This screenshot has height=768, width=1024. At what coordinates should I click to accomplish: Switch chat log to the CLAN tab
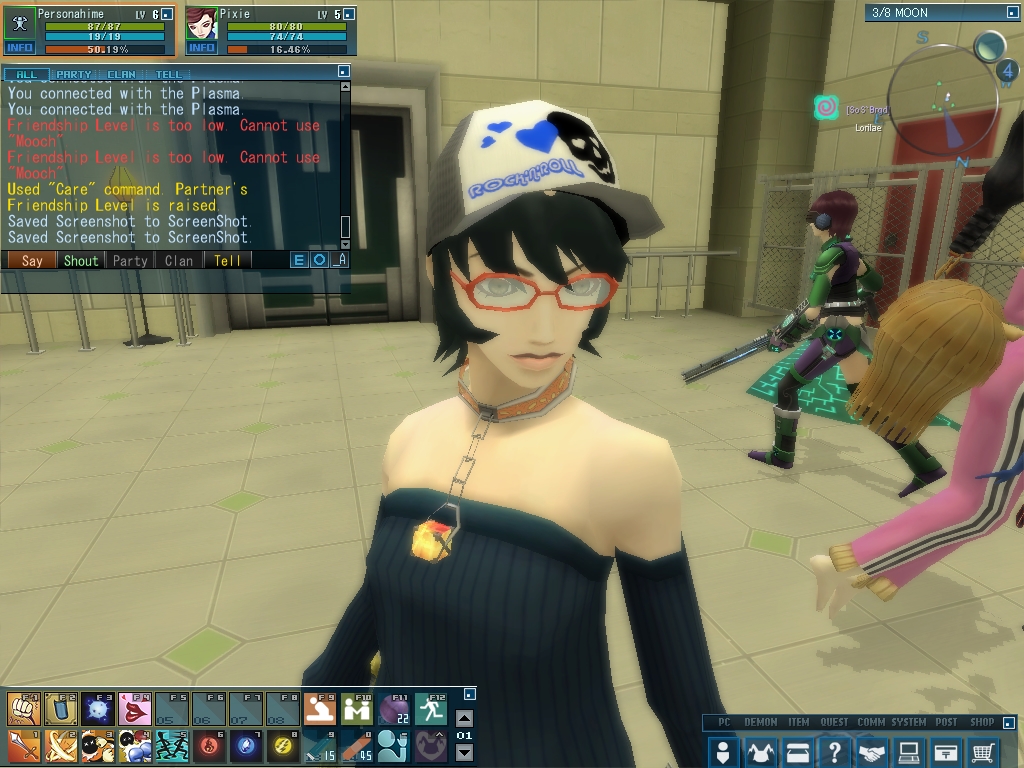pos(122,74)
